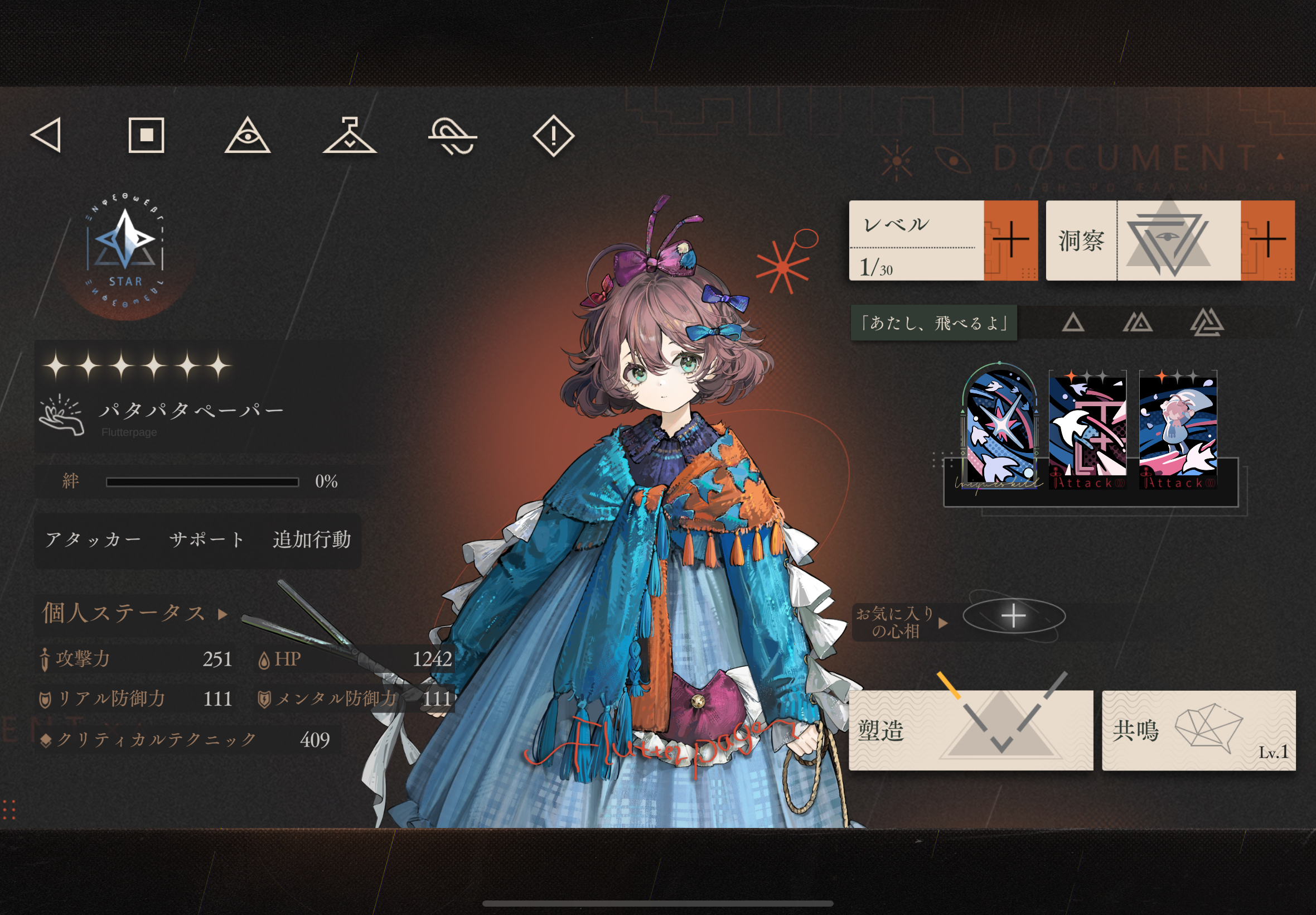Open the 共鳴 resonance panel
Viewport: 1316px width, 915px height.
[x=1198, y=730]
